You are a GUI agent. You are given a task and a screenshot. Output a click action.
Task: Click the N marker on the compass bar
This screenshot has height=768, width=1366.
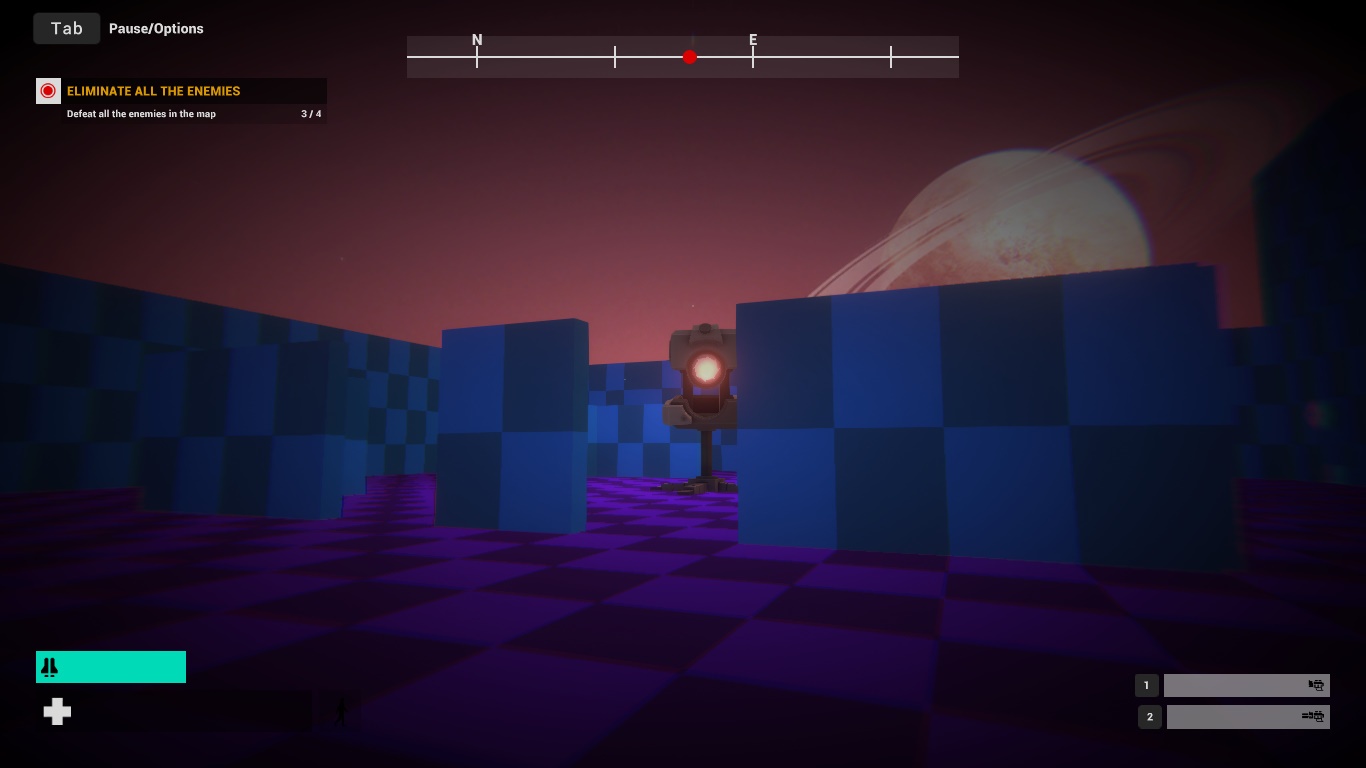(477, 40)
